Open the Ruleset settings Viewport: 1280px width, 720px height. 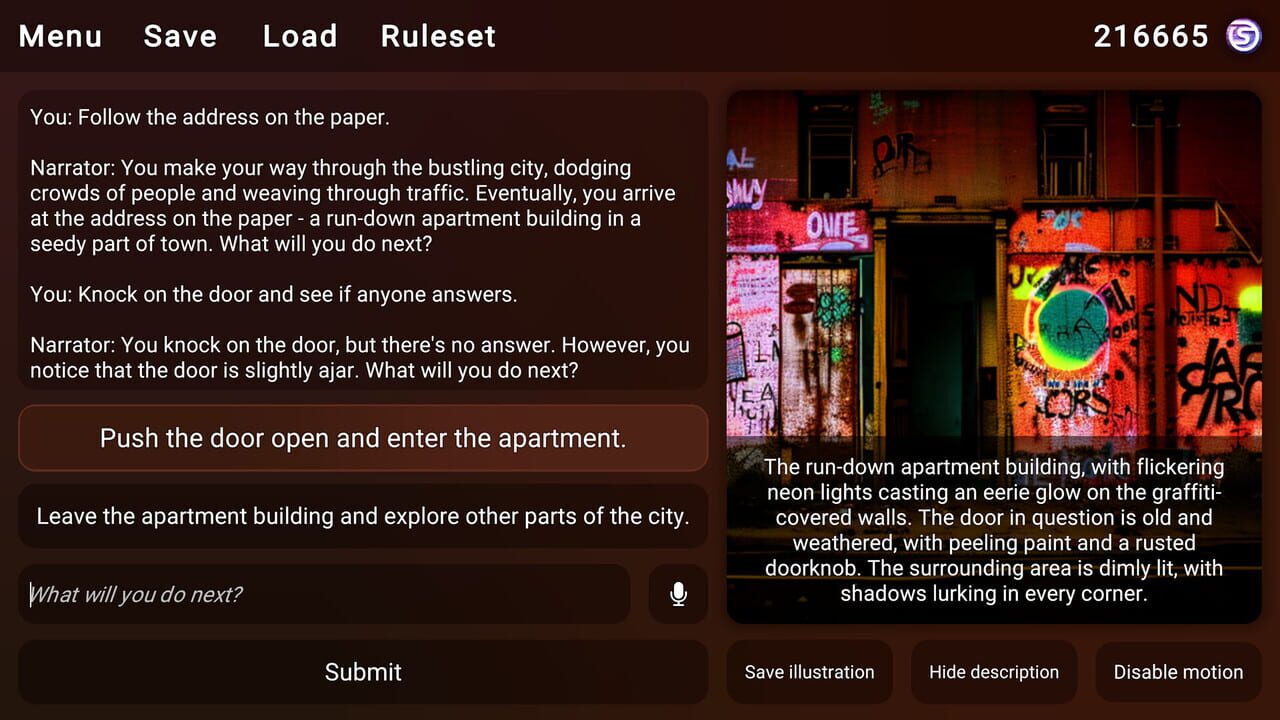[438, 36]
